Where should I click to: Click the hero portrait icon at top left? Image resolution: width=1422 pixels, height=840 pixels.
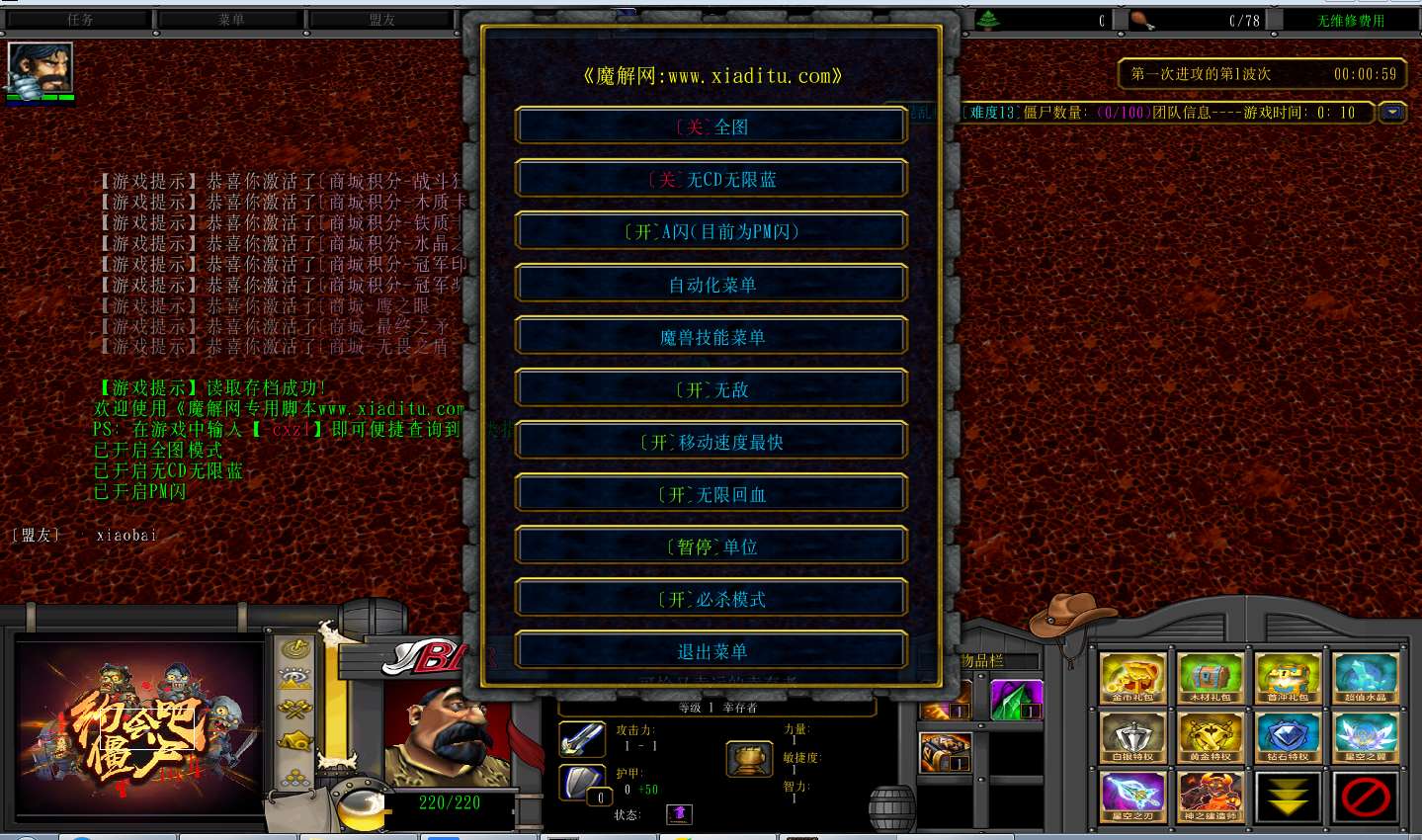[41, 68]
